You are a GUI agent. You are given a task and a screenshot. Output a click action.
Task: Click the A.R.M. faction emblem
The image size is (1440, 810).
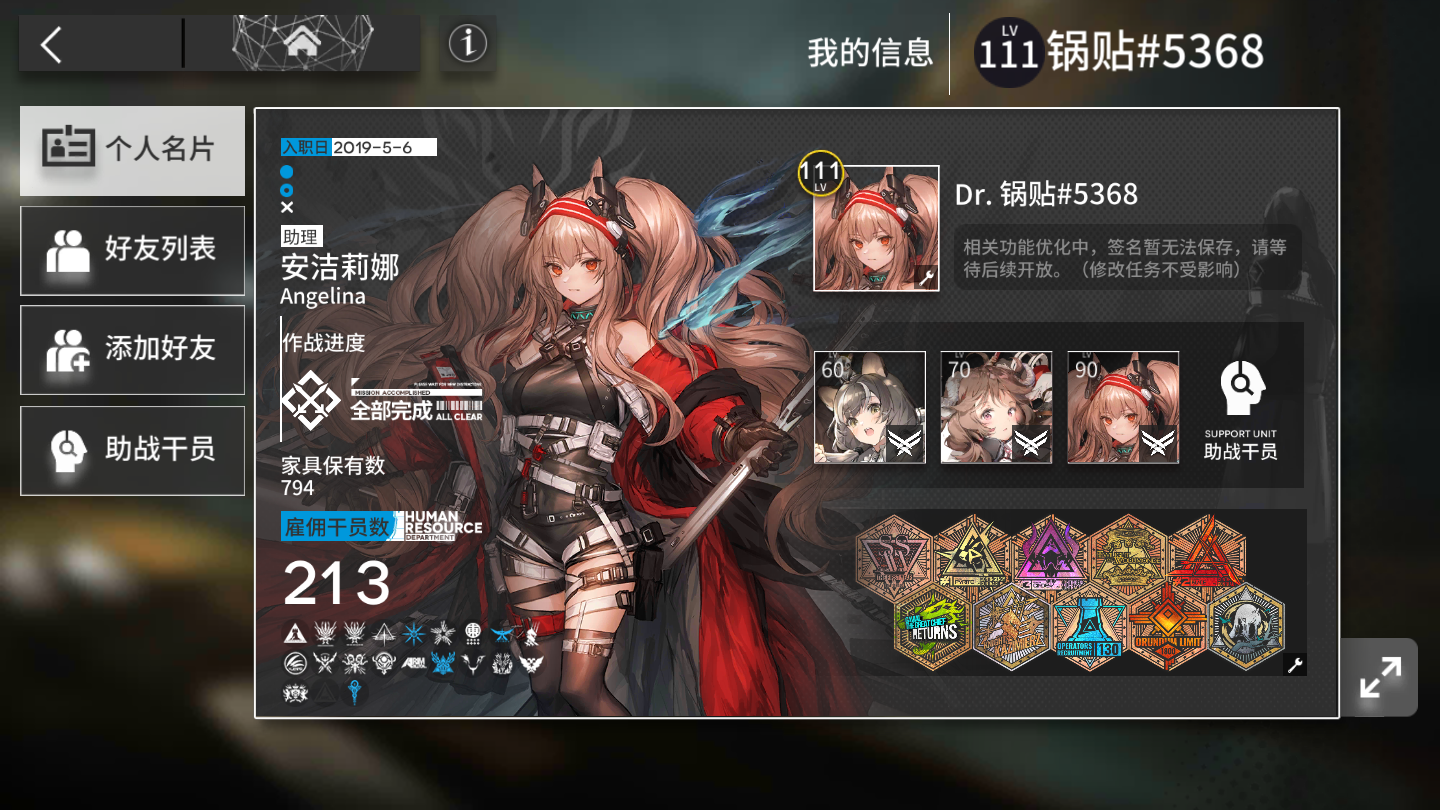tap(414, 663)
